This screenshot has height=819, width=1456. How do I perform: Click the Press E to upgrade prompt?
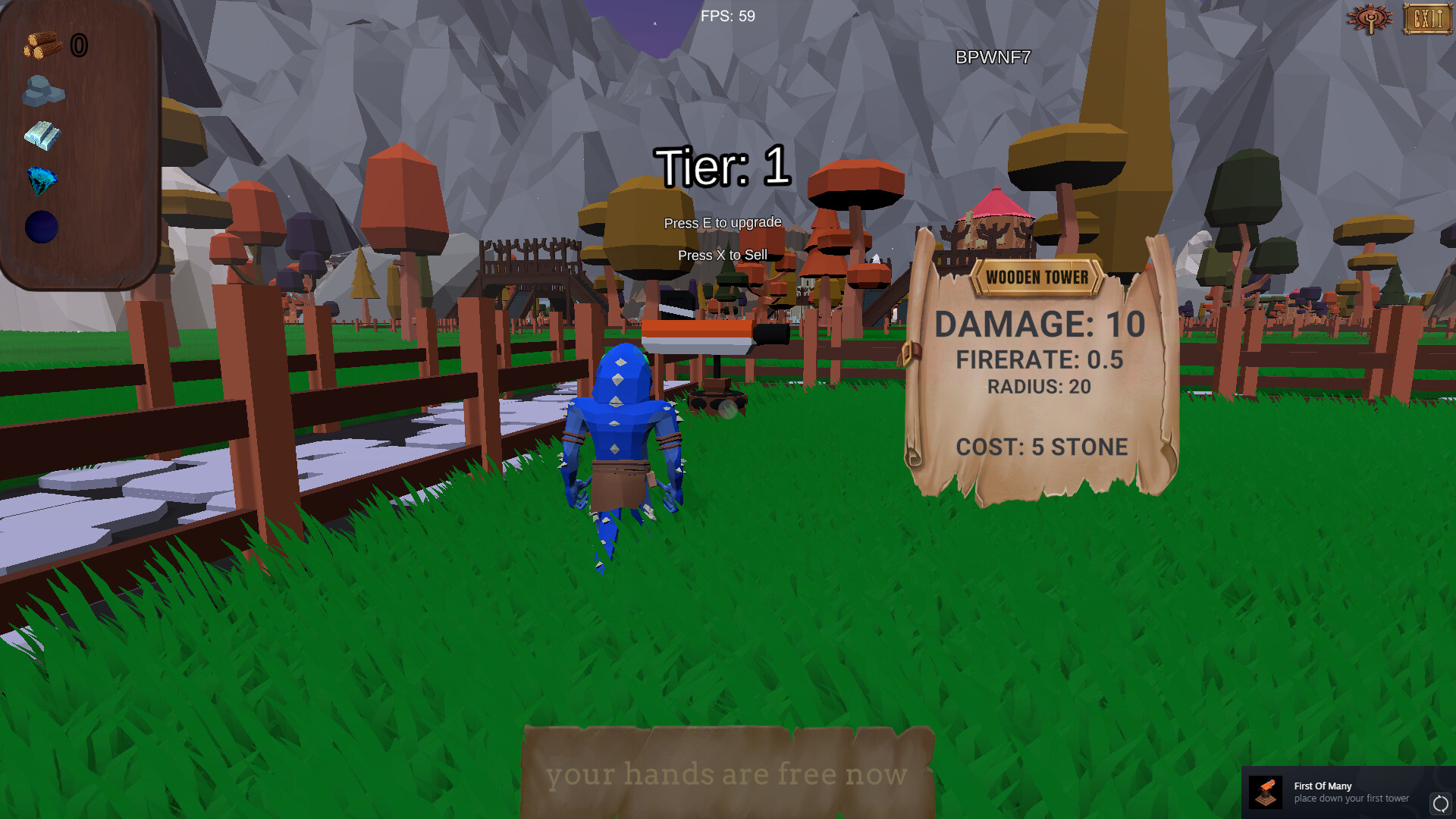722,222
